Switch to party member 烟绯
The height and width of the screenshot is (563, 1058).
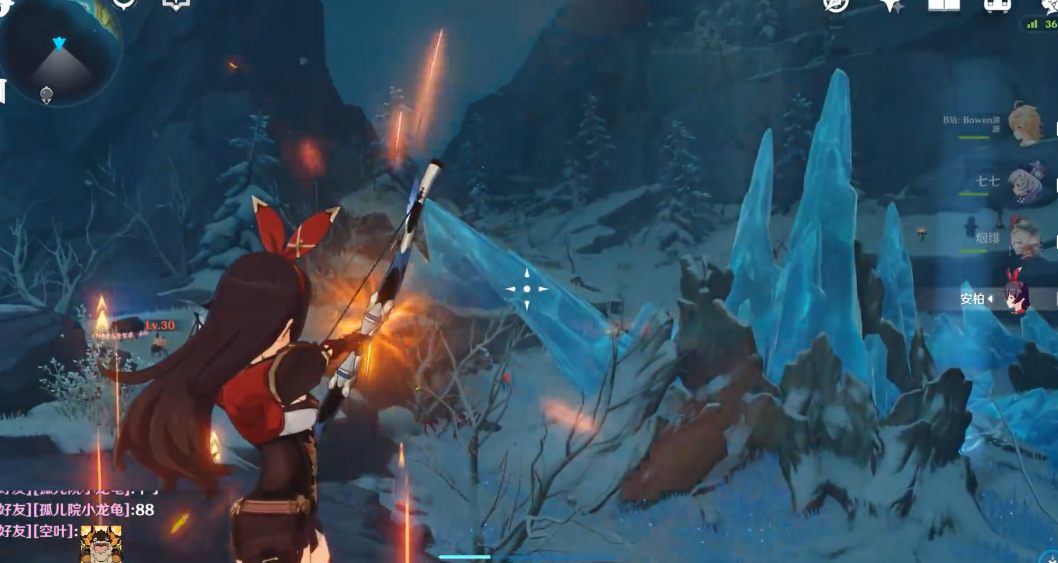click(x=1023, y=238)
